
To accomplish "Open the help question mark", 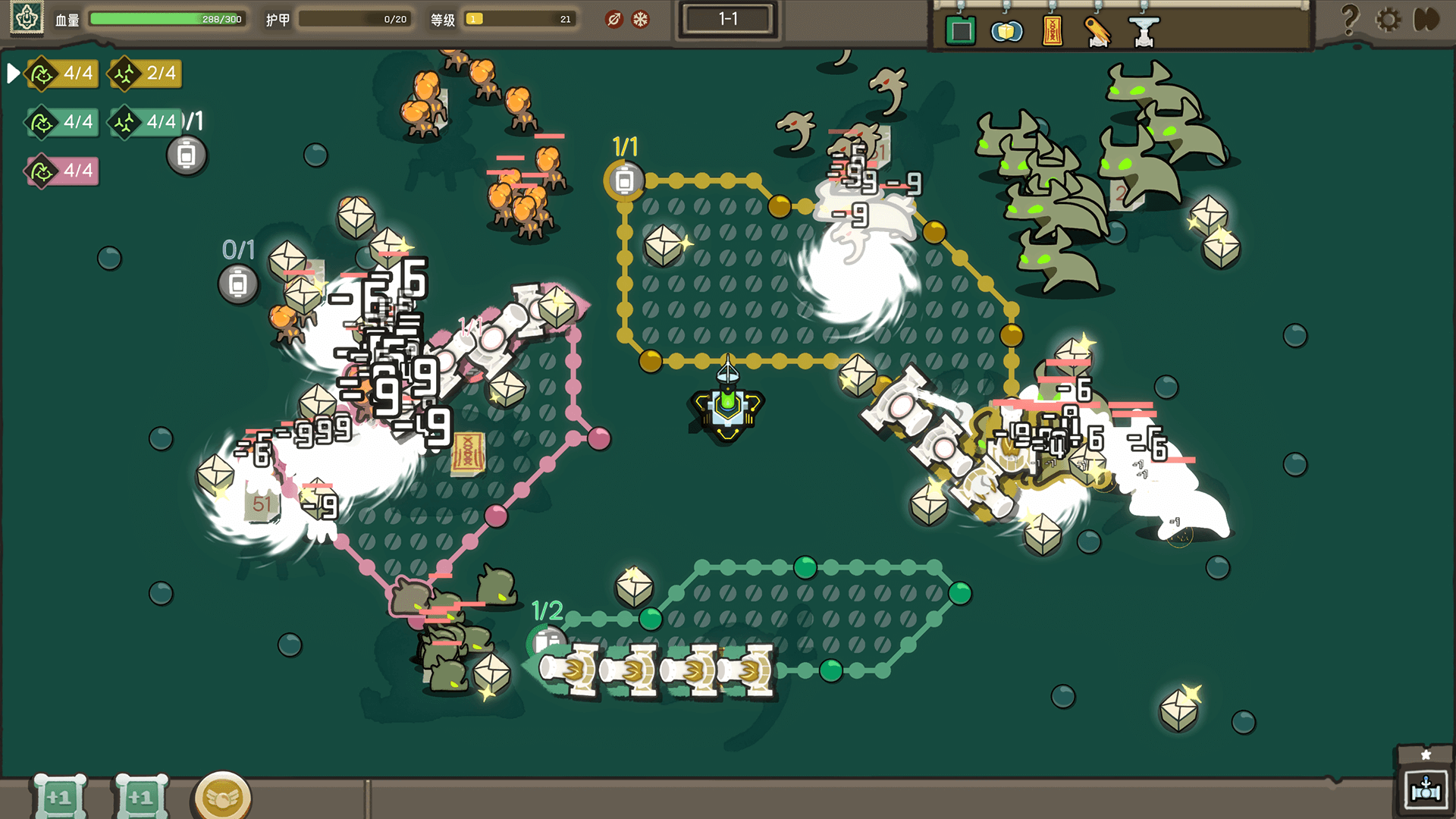I will point(1350,19).
